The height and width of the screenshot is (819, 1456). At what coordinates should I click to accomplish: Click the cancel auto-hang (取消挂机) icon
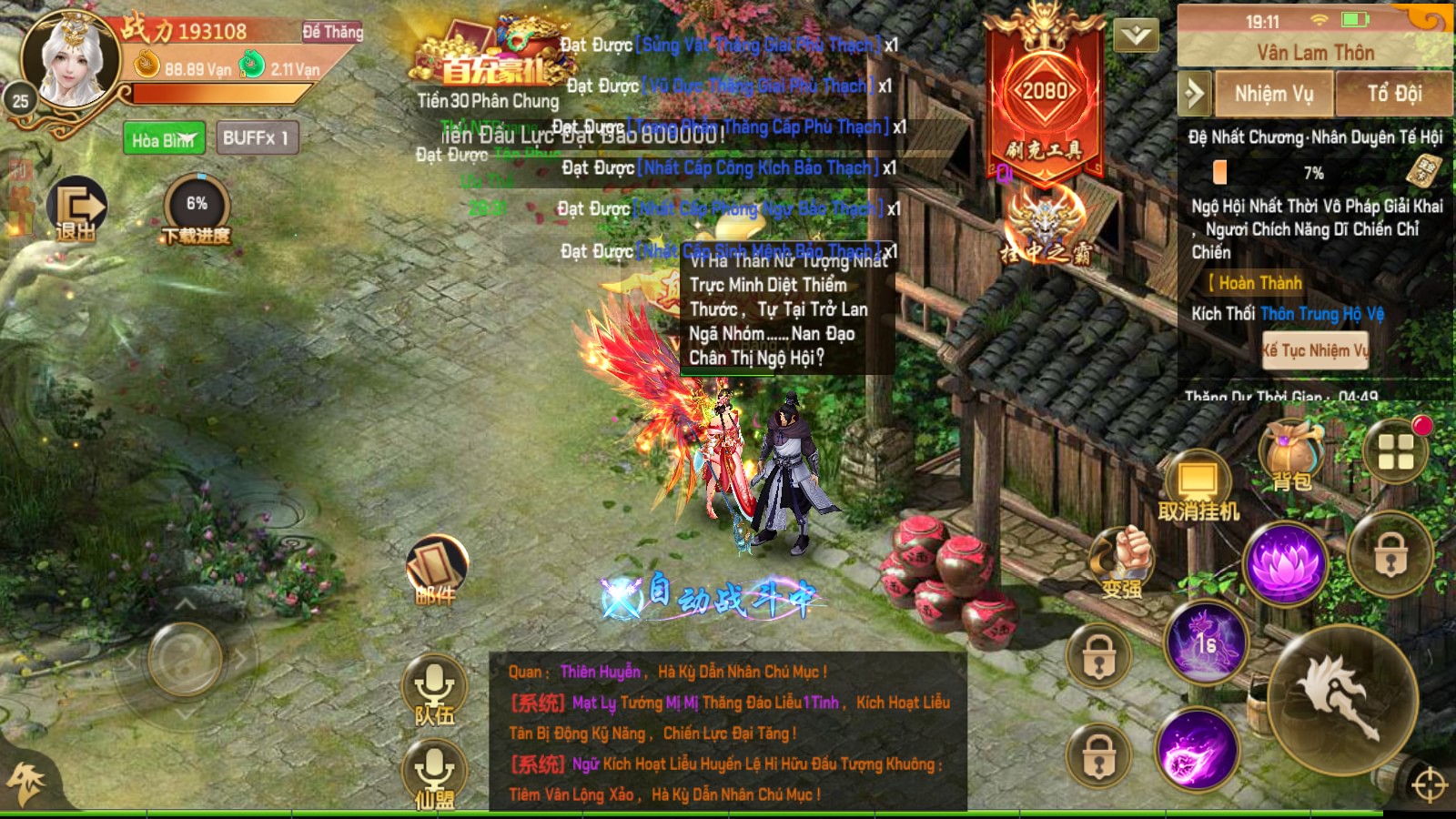click(x=1197, y=478)
